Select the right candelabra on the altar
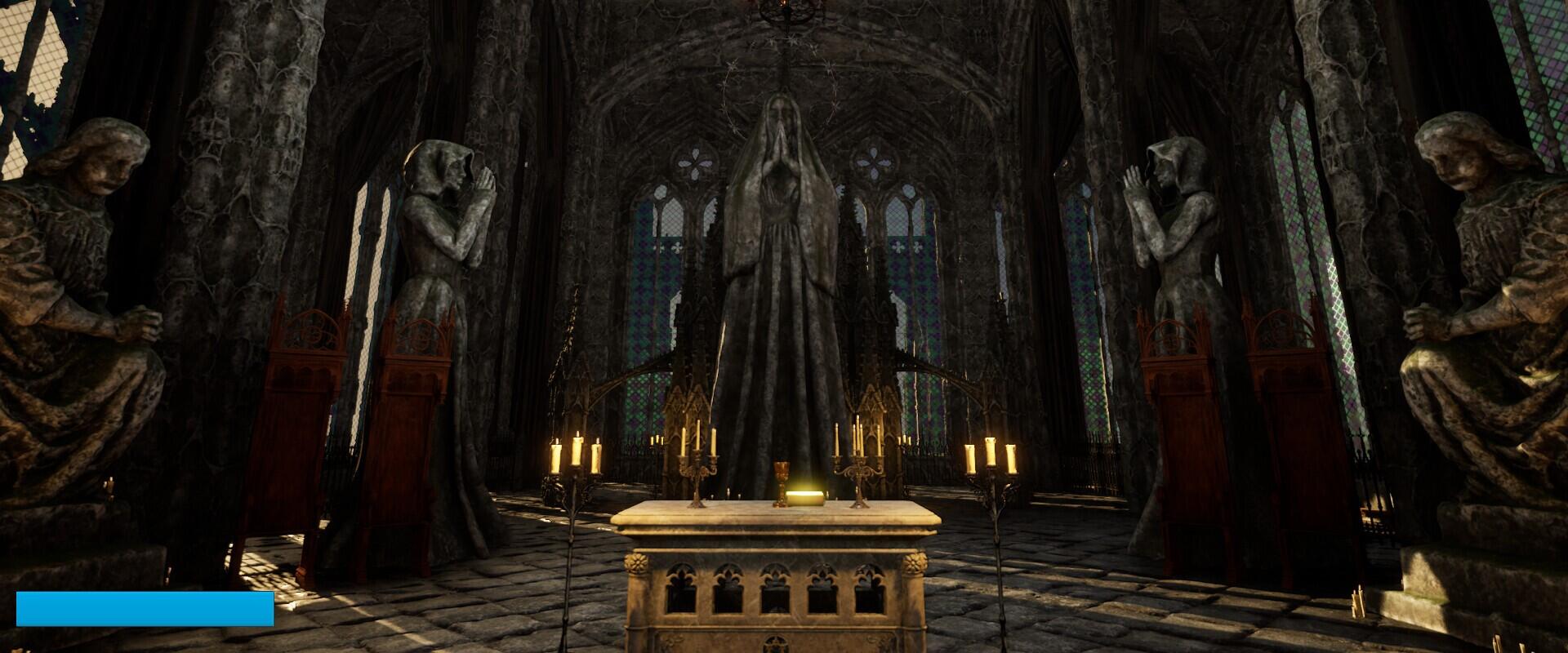Screen dimensions: 1568x653 tap(857, 465)
